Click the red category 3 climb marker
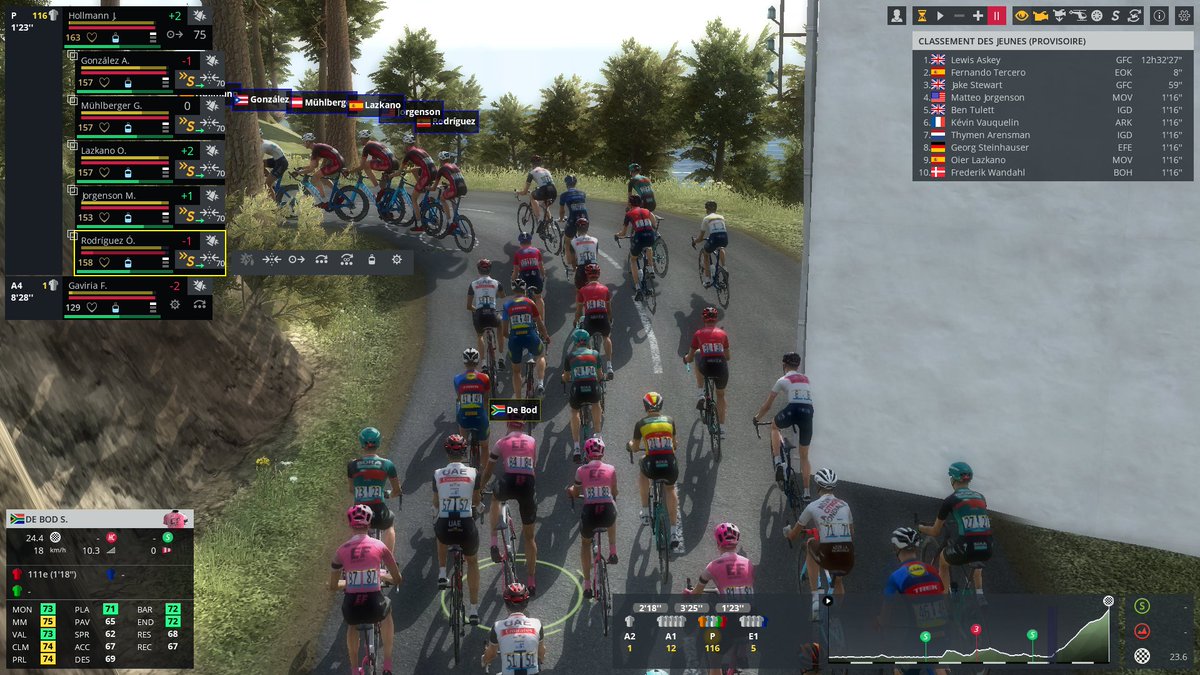Image resolution: width=1200 pixels, height=675 pixels. [x=976, y=630]
